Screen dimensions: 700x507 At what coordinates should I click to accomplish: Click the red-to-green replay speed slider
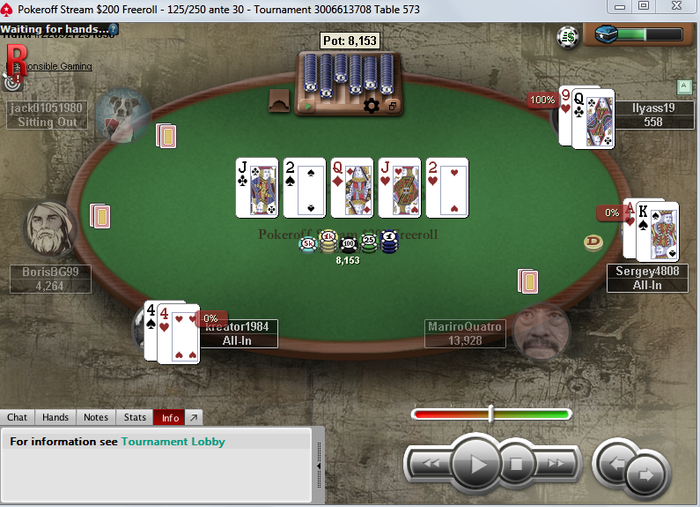pos(491,414)
